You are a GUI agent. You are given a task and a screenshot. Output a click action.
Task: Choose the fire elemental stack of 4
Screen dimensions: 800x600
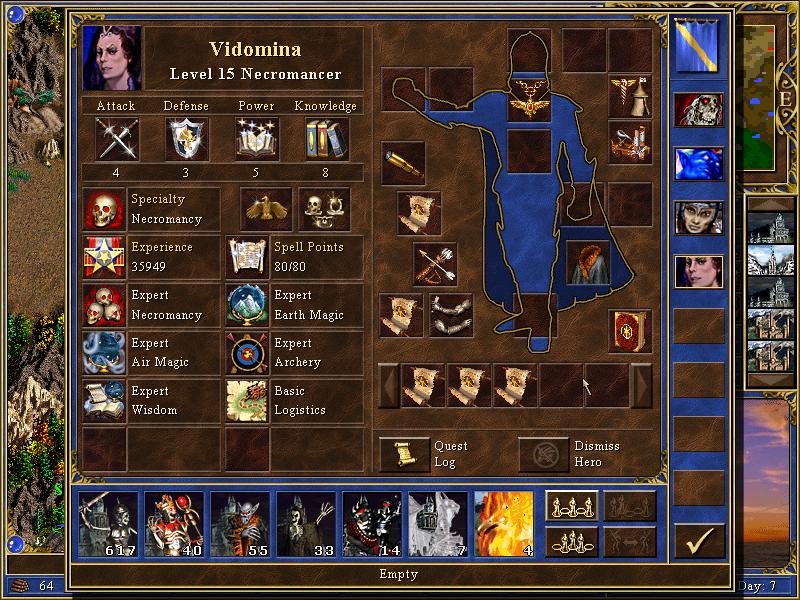tap(503, 525)
